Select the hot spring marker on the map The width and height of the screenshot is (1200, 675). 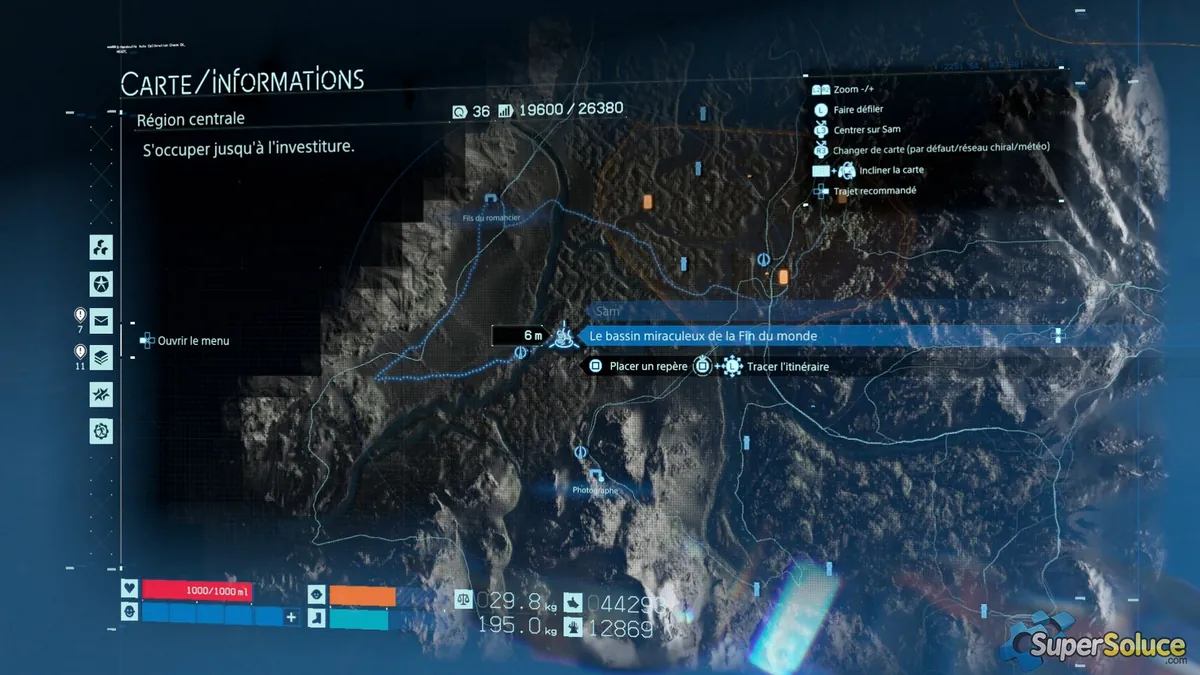(566, 336)
